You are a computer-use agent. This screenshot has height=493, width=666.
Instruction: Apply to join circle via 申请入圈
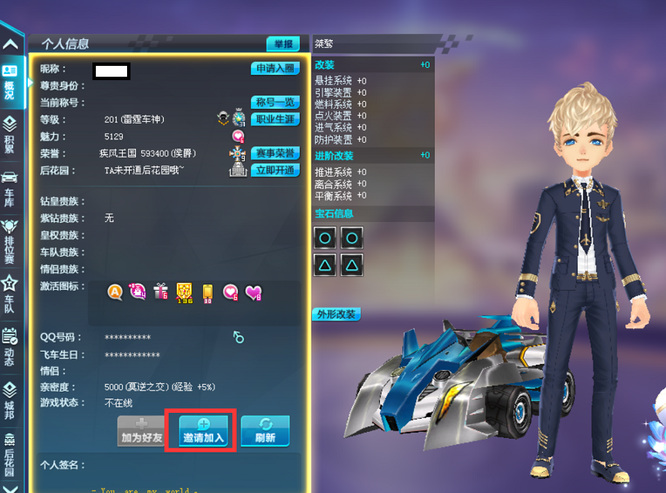point(274,69)
